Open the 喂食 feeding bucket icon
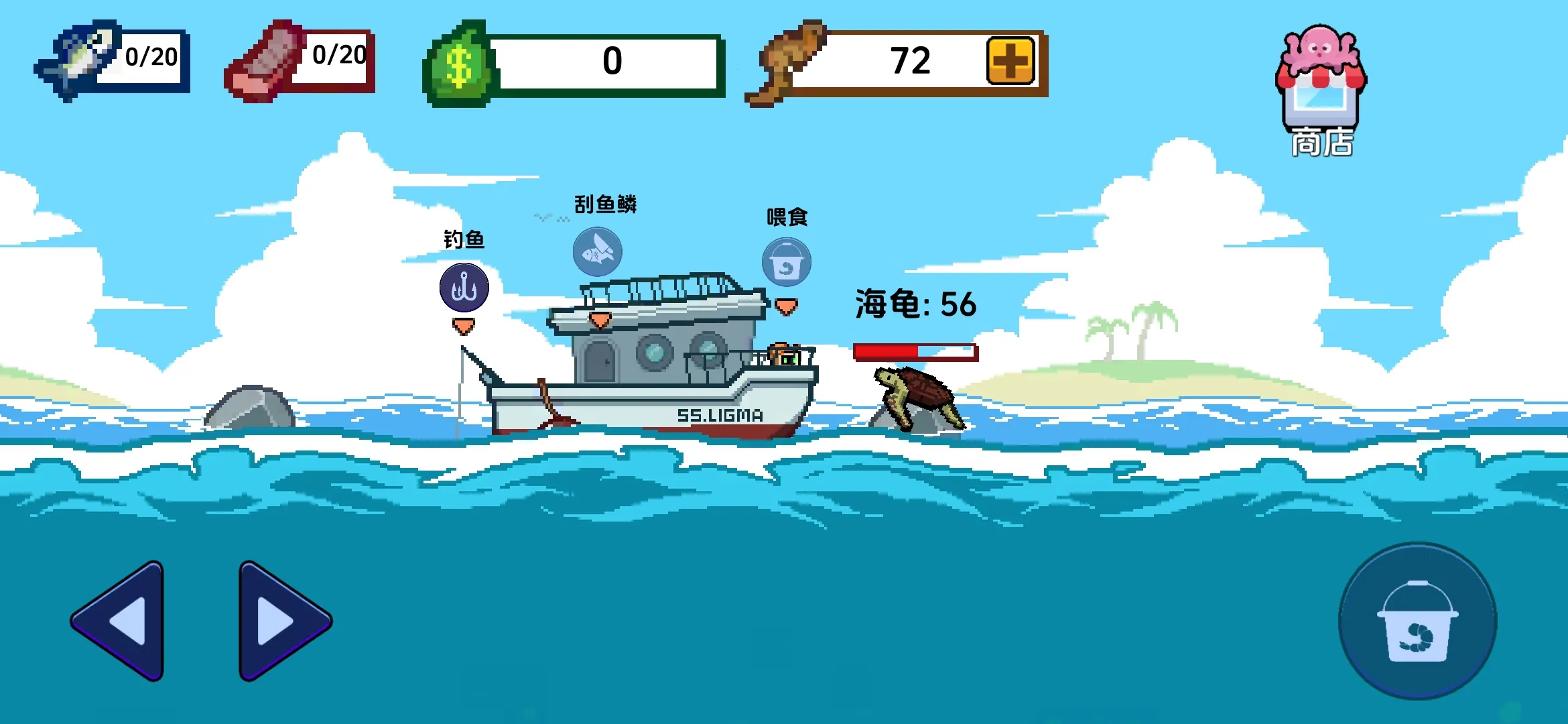Viewport: 1568px width, 724px height. pos(786,262)
